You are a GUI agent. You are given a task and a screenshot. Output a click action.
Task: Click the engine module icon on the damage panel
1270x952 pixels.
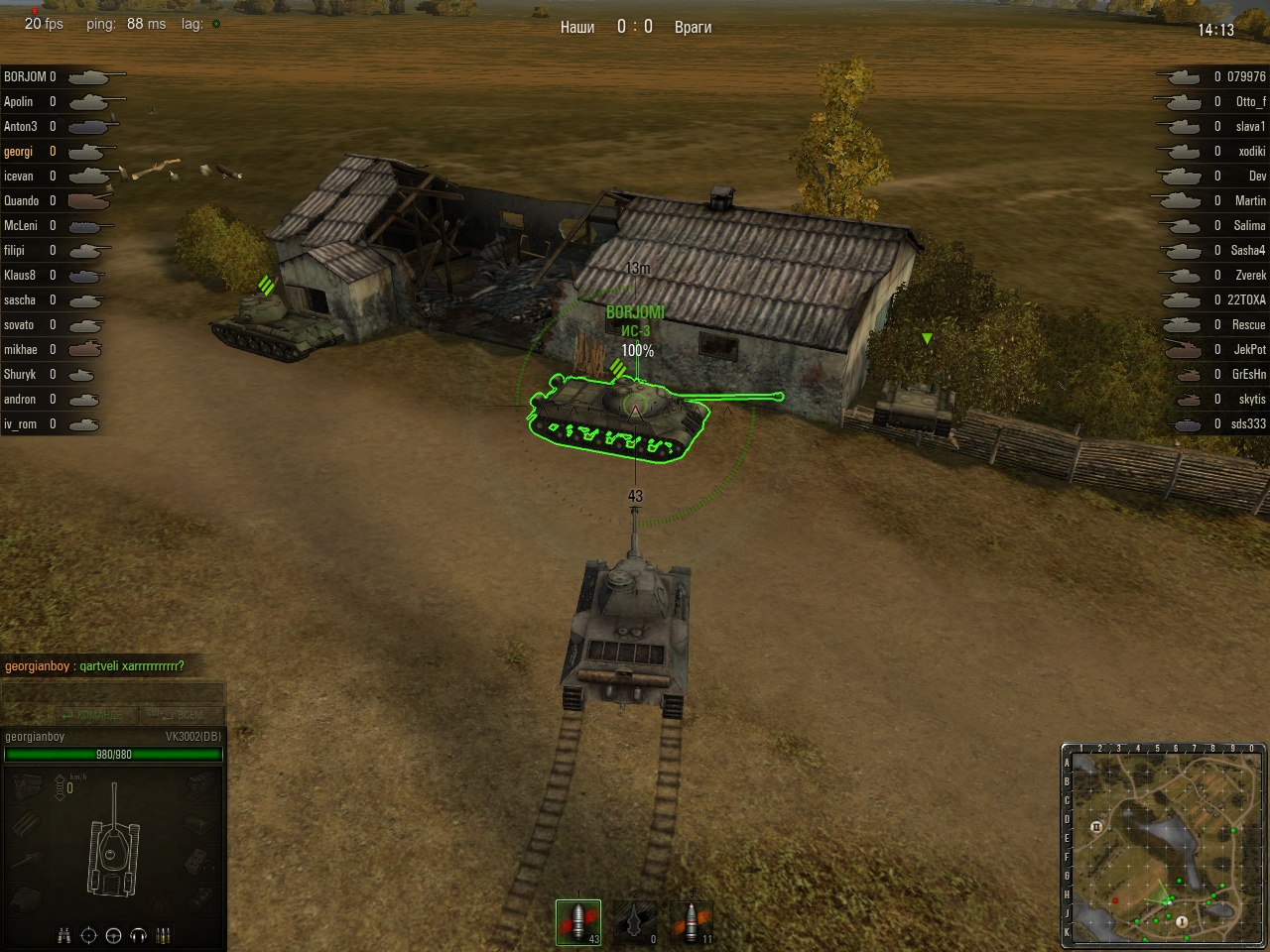(x=24, y=784)
